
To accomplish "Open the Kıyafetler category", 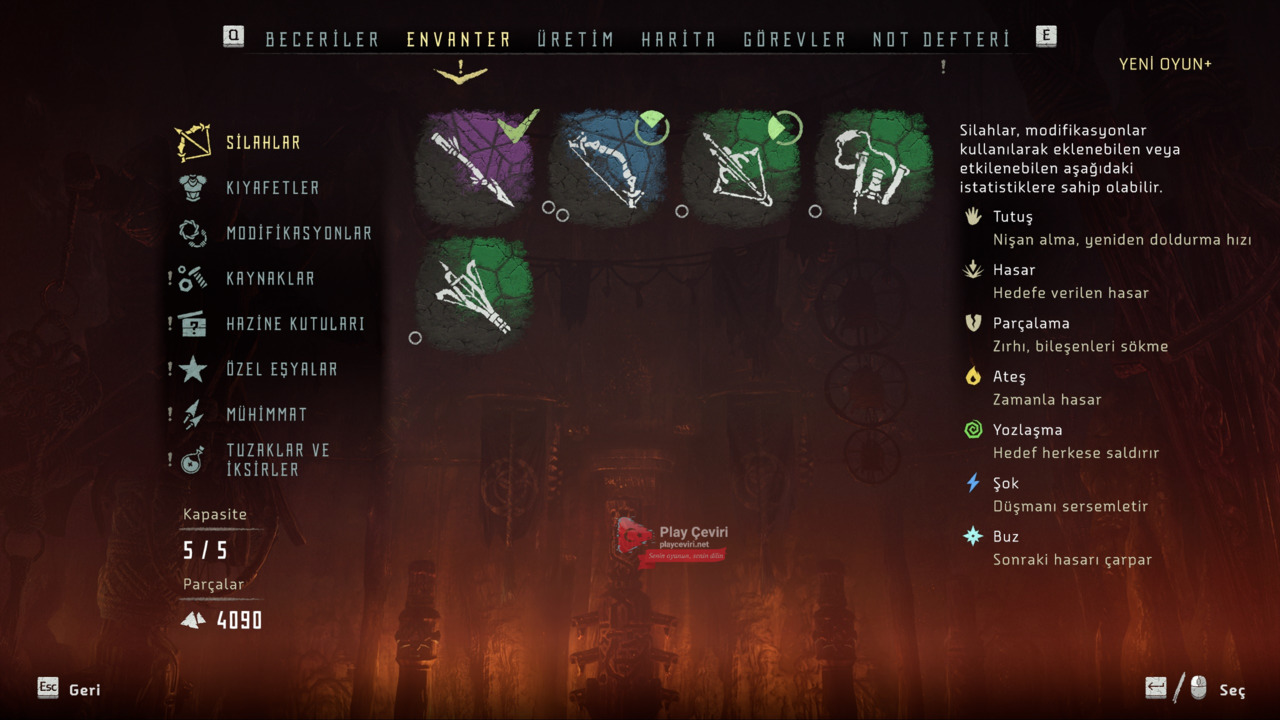I will (272, 188).
